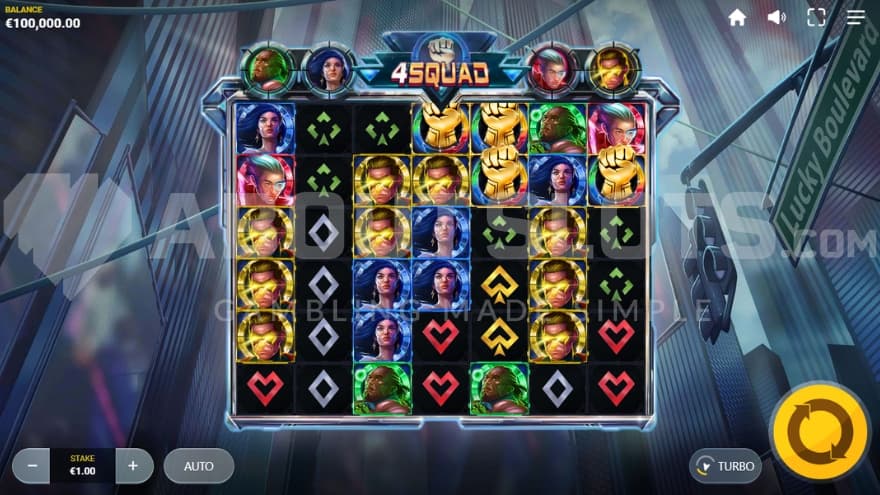Go to the home screen

[x=737, y=17]
